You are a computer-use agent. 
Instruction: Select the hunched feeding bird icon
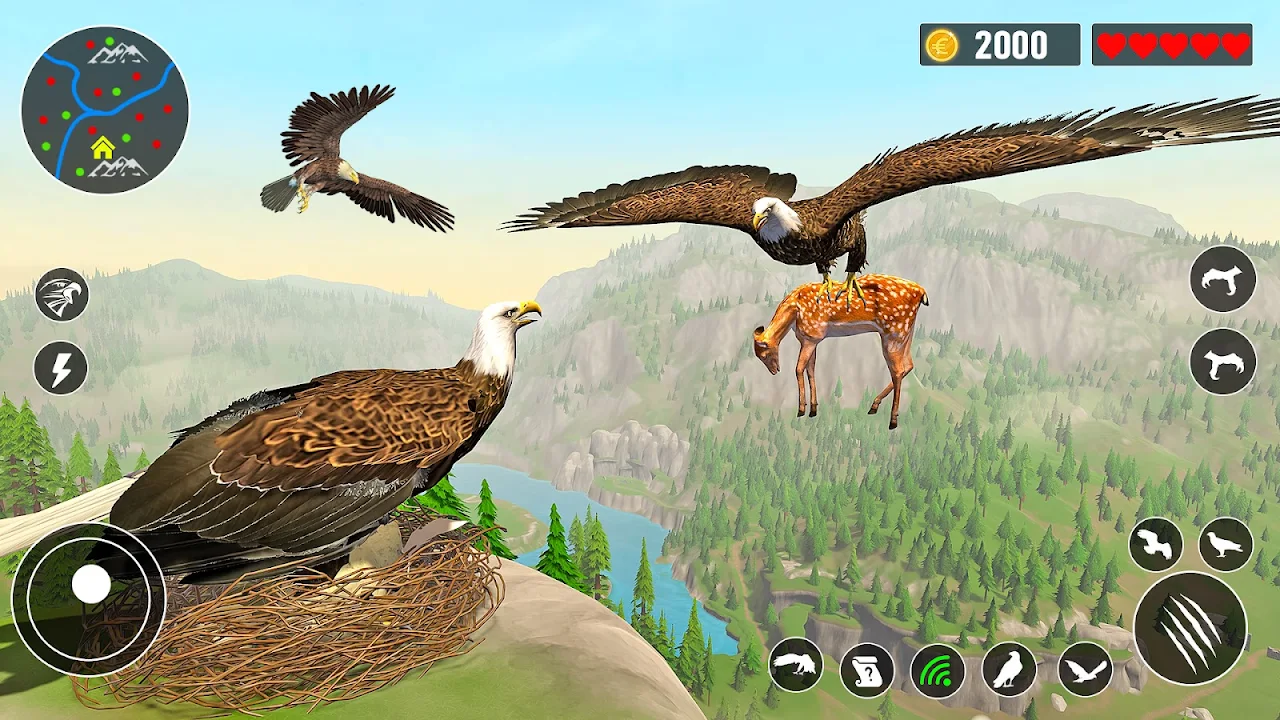click(796, 665)
